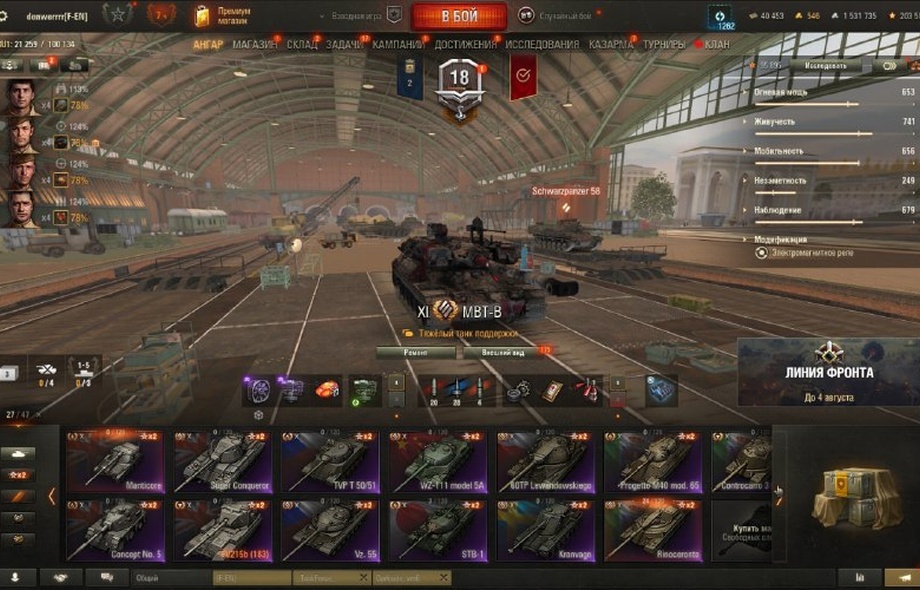Switch to the ИССЛЕДОВАНИЯ tab
This screenshot has height=590, width=920.
coord(542,45)
